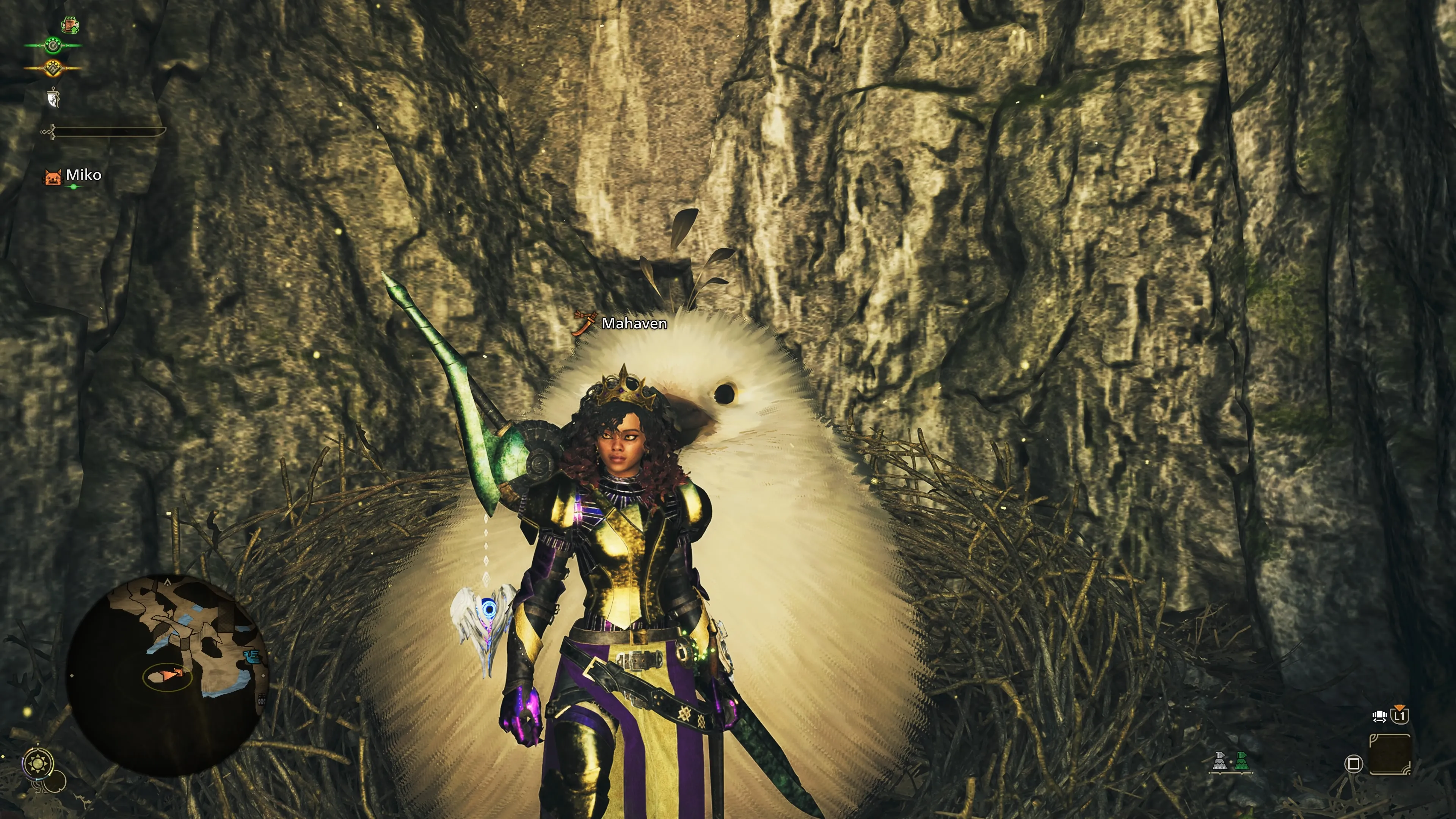The image size is (1456, 819).
Task: Click the white mantle icon
Action: coord(53,97)
